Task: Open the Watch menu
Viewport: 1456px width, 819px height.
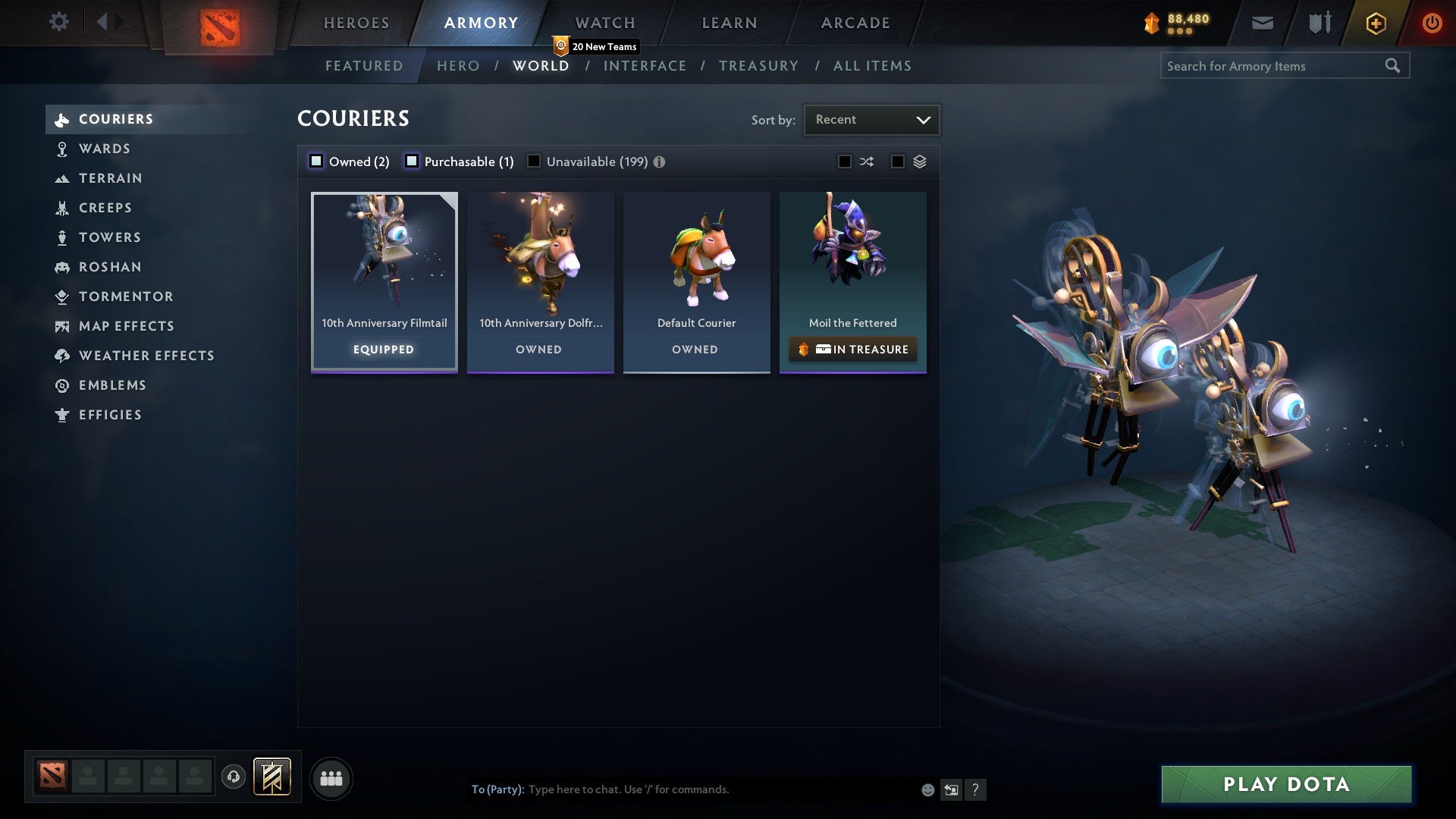Action: tap(604, 22)
